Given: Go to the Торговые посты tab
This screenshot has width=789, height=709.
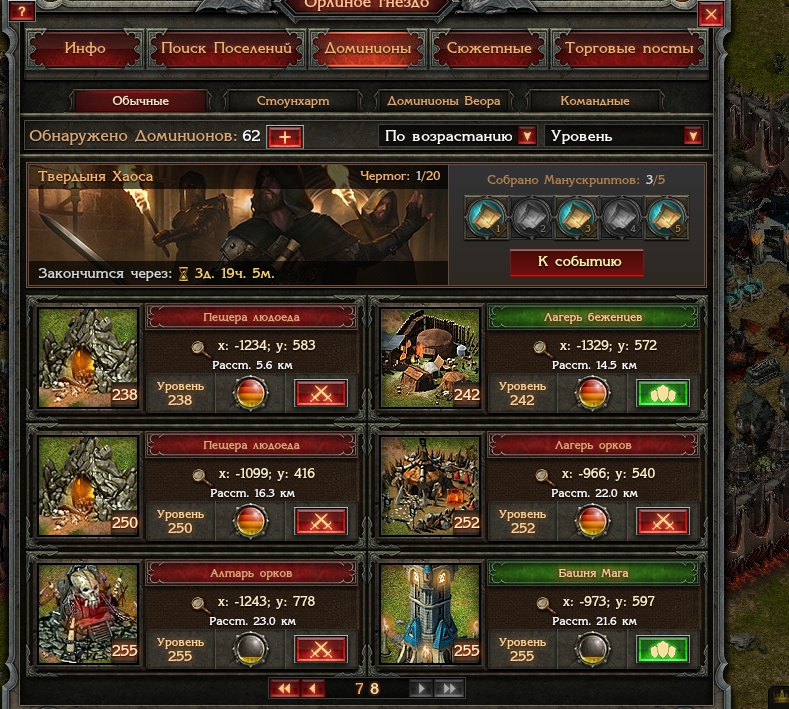Looking at the screenshot, I should tap(629, 48).
